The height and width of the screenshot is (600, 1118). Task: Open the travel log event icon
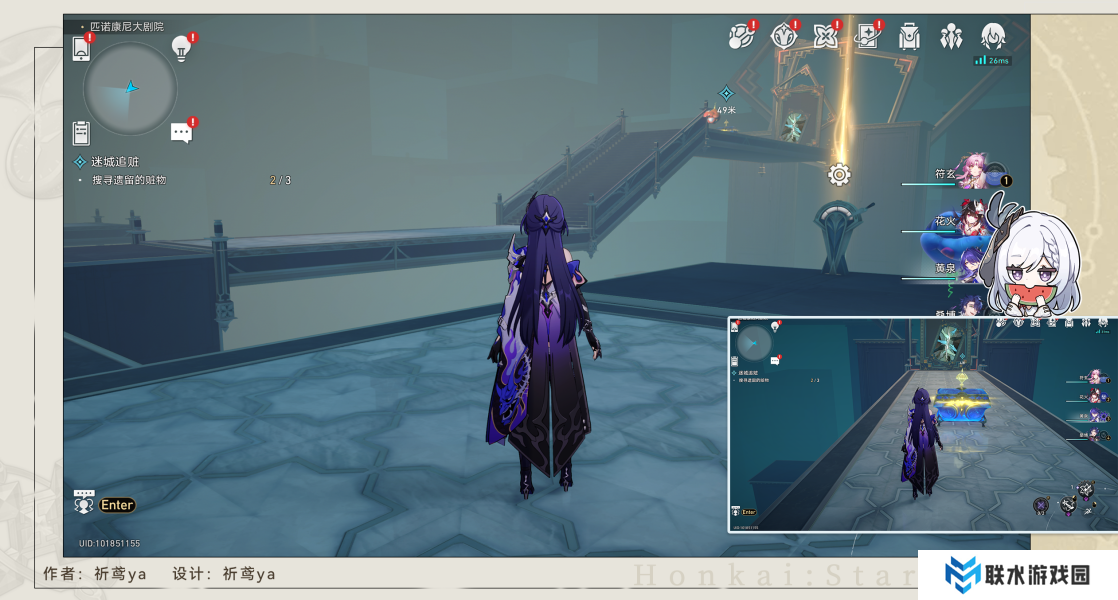[738, 37]
